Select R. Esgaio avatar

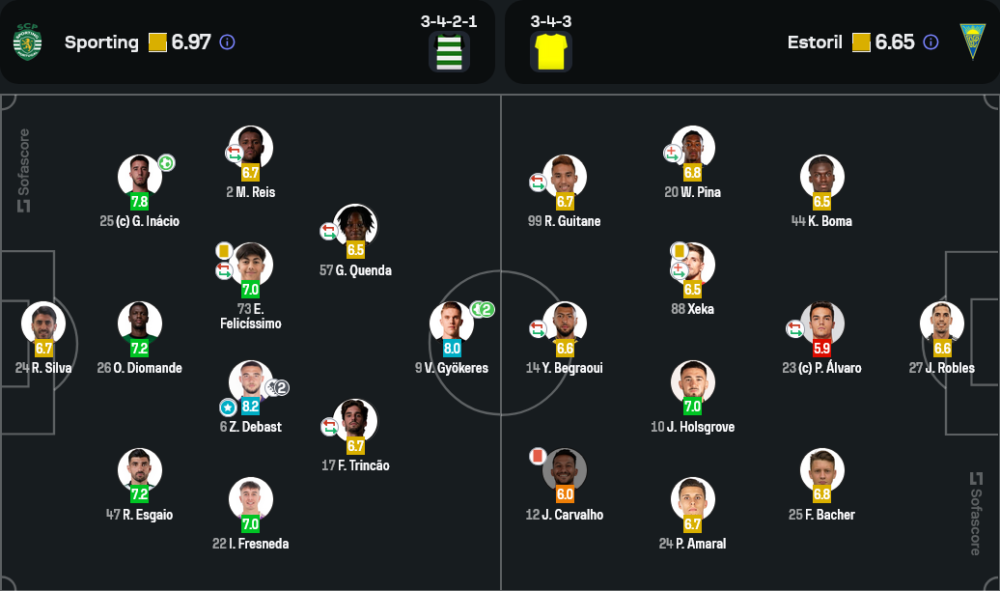(x=140, y=471)
